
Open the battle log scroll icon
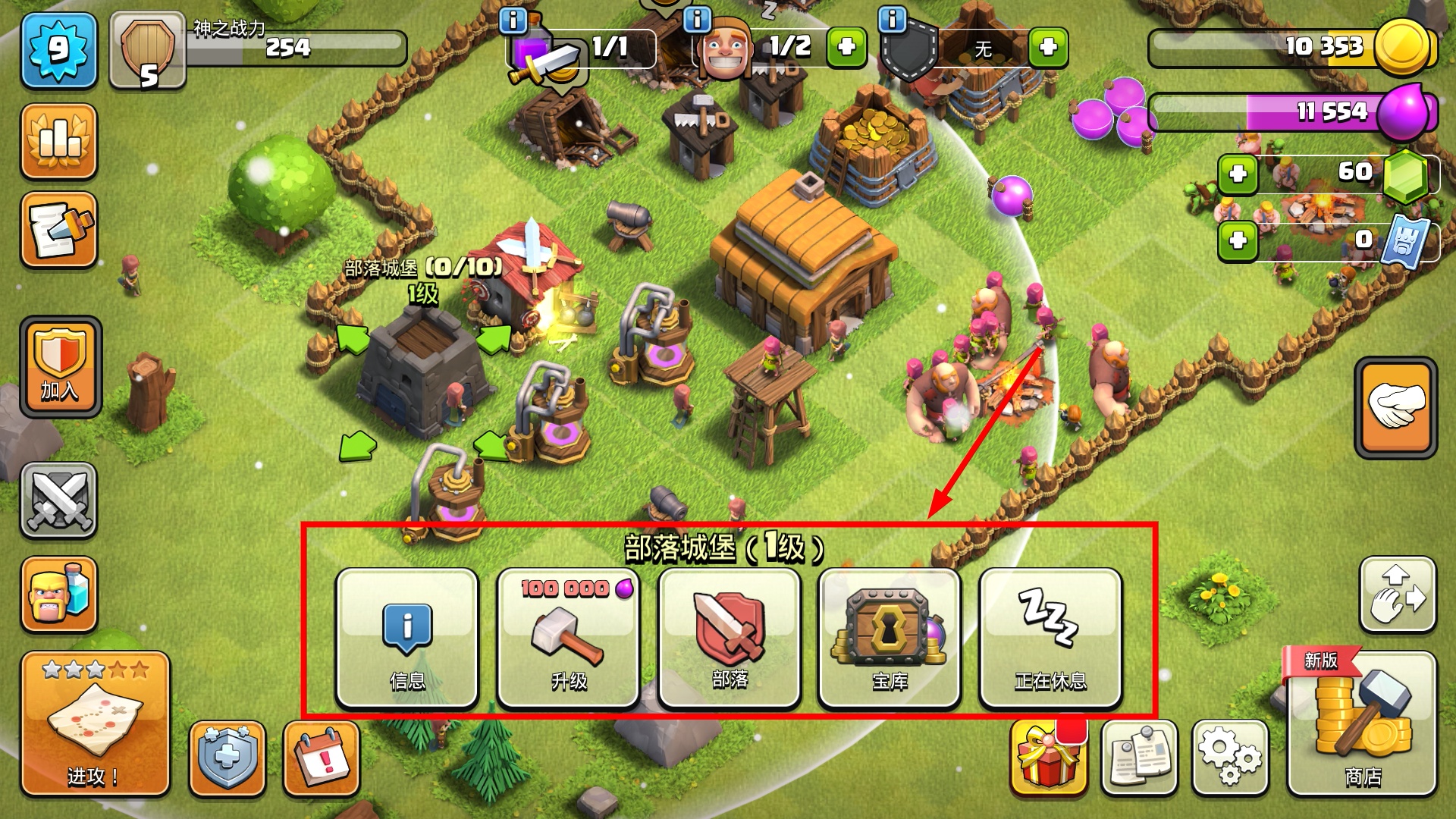[x=59, y=230]
